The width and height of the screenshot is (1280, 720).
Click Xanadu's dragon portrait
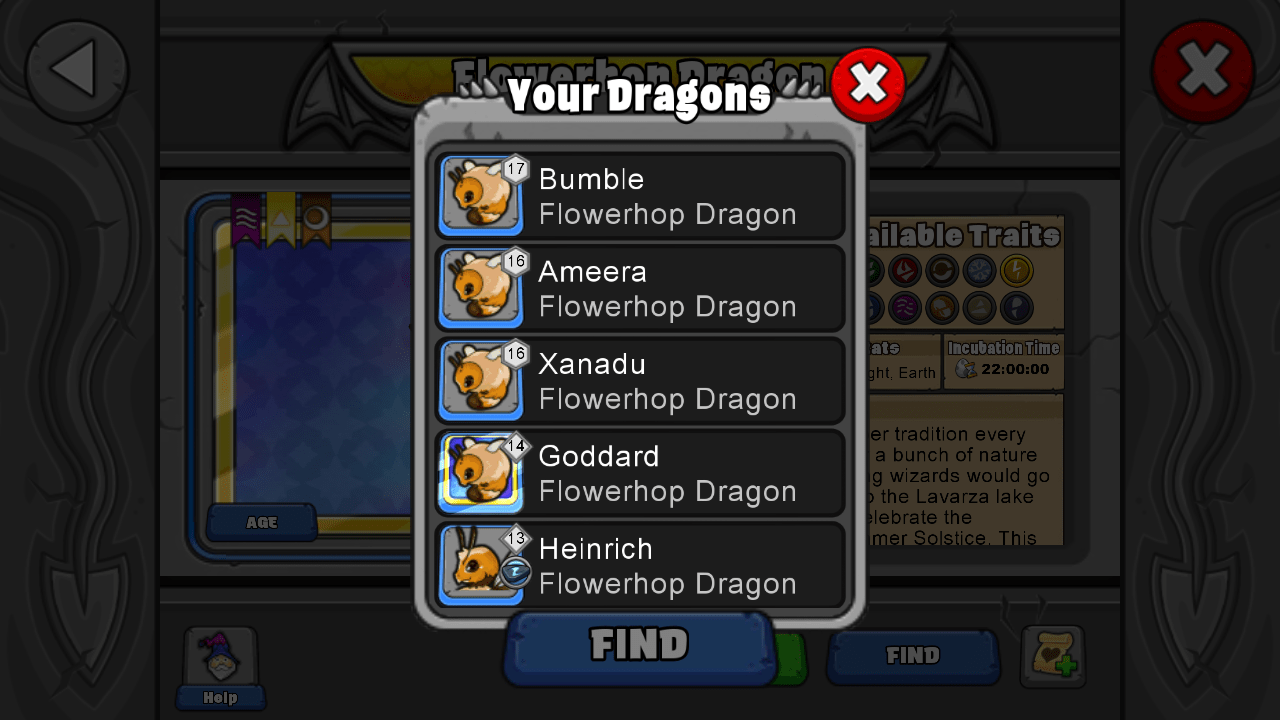pos(481,380)
